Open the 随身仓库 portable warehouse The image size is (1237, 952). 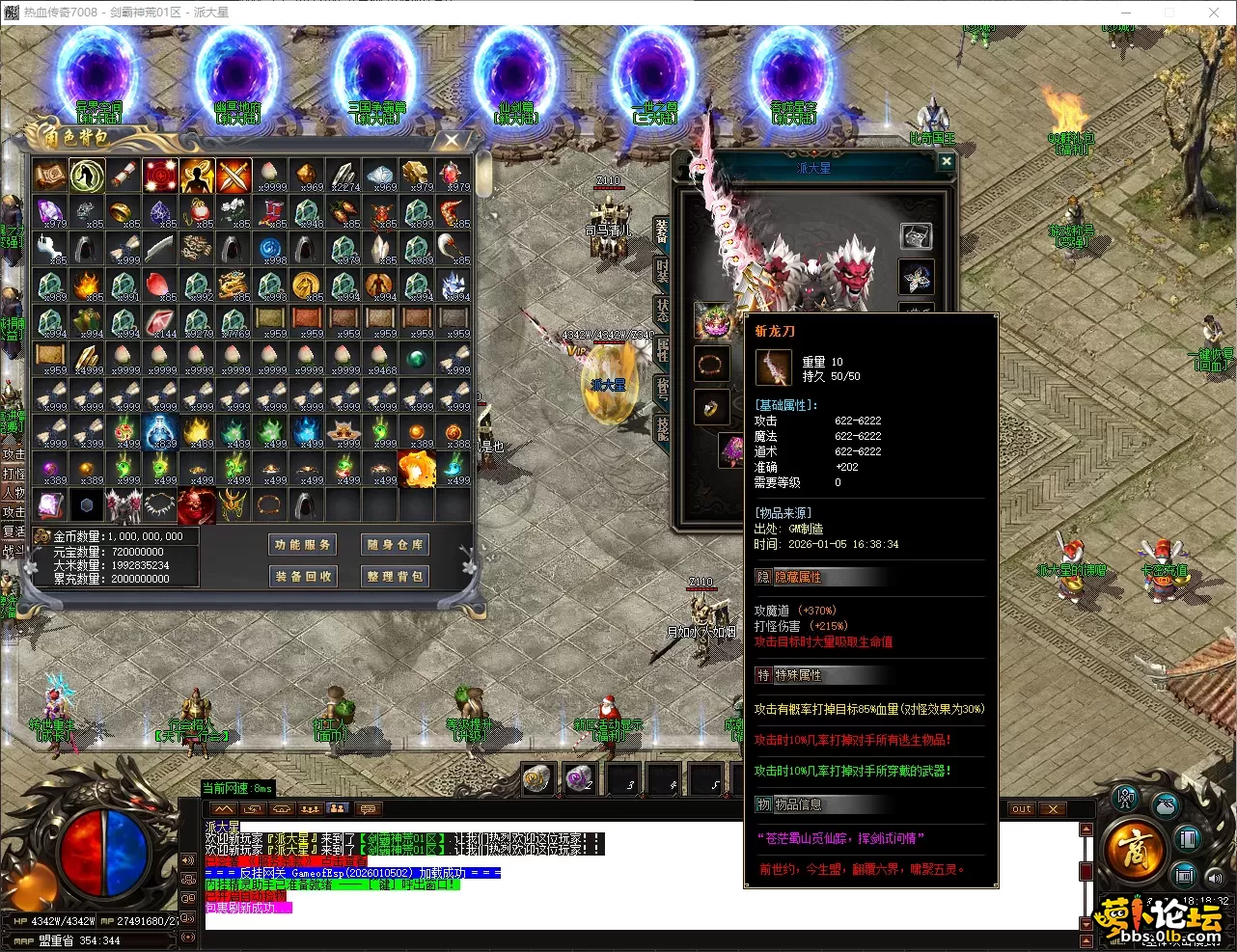396,545
